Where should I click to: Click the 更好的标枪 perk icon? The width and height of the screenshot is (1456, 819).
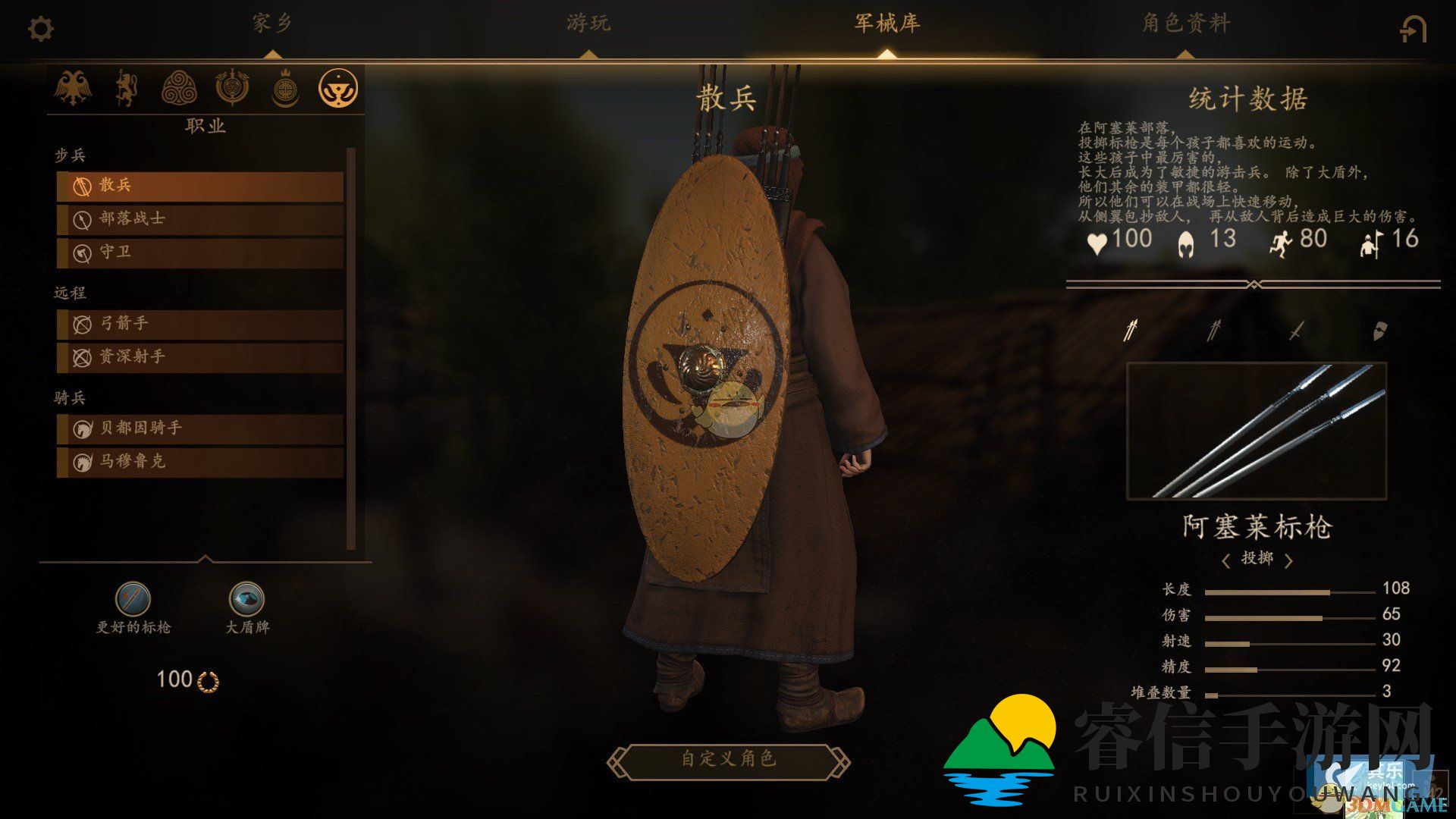[133, 599]
